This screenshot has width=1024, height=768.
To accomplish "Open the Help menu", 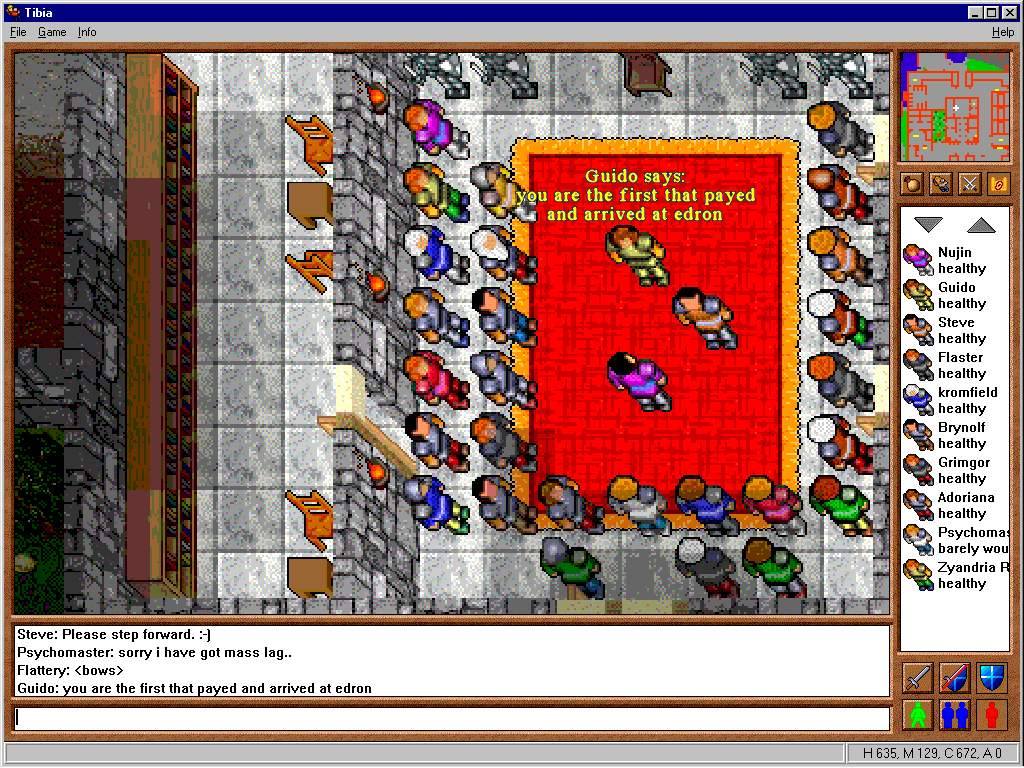I will pos(1002,32).
